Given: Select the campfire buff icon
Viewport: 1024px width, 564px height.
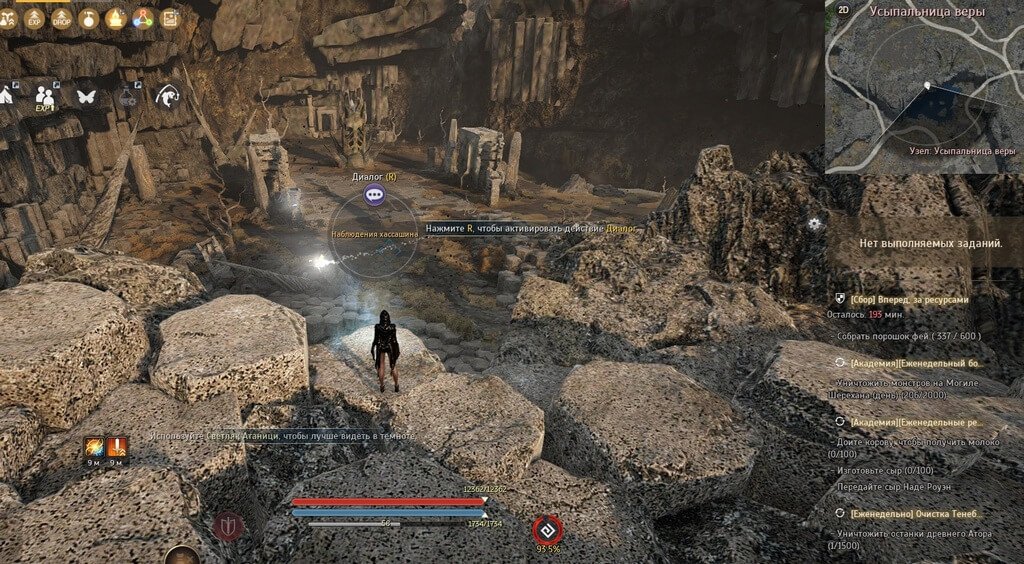Looking at the screenshot, I should pos(116,17).
